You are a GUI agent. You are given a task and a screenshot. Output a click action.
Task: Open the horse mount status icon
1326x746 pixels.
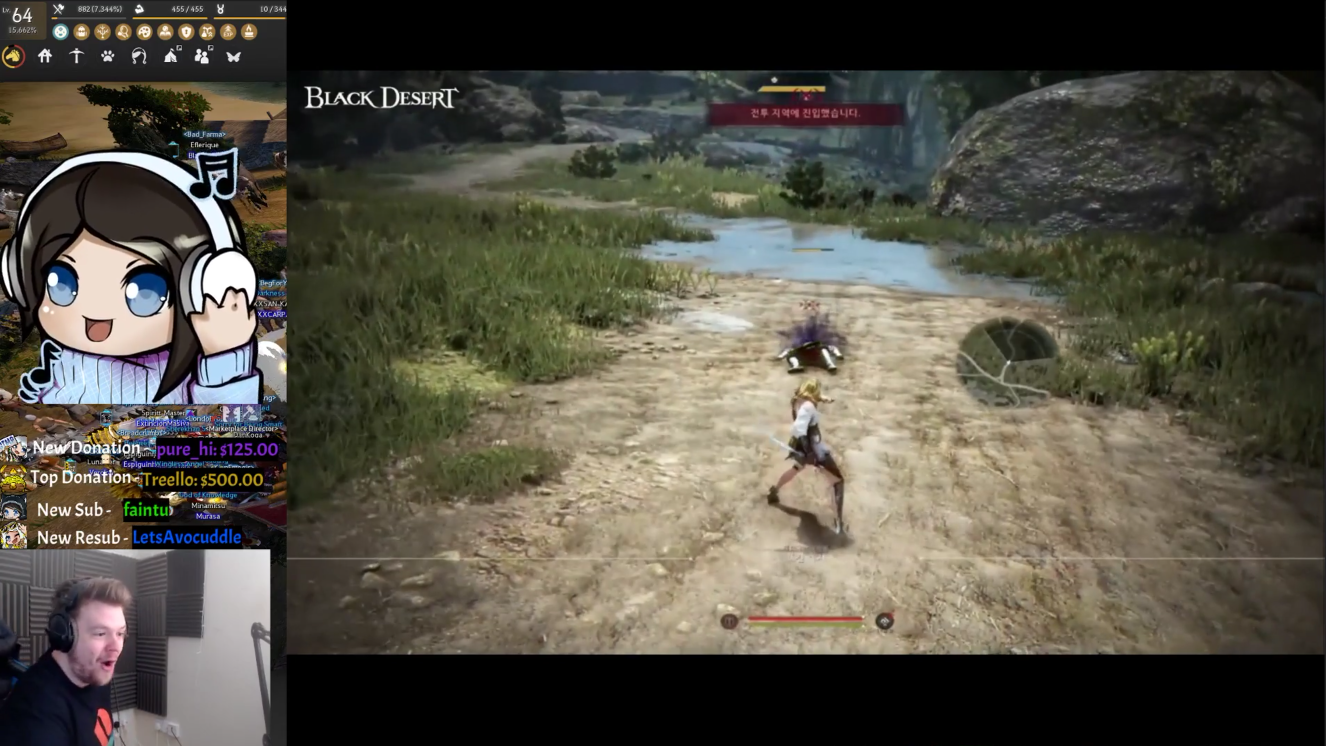pyautogui.click(x=14, y=56)
